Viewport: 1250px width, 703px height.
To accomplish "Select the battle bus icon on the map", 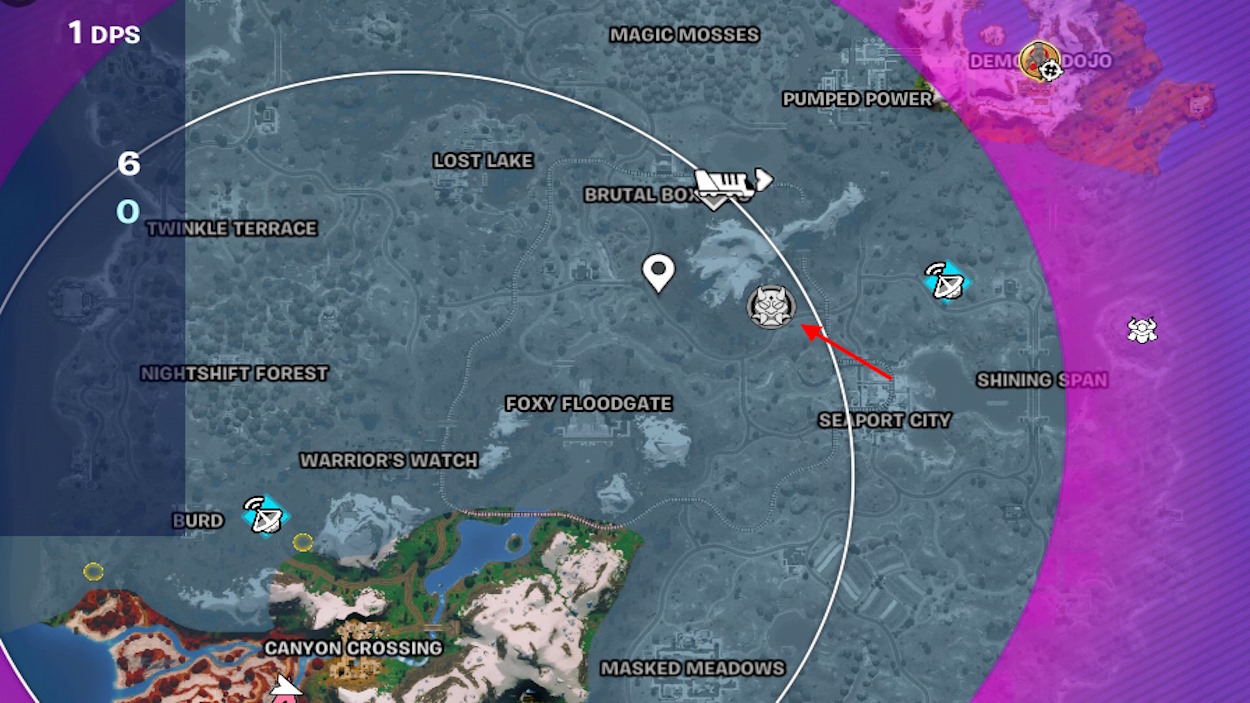I will click(733, 182).
